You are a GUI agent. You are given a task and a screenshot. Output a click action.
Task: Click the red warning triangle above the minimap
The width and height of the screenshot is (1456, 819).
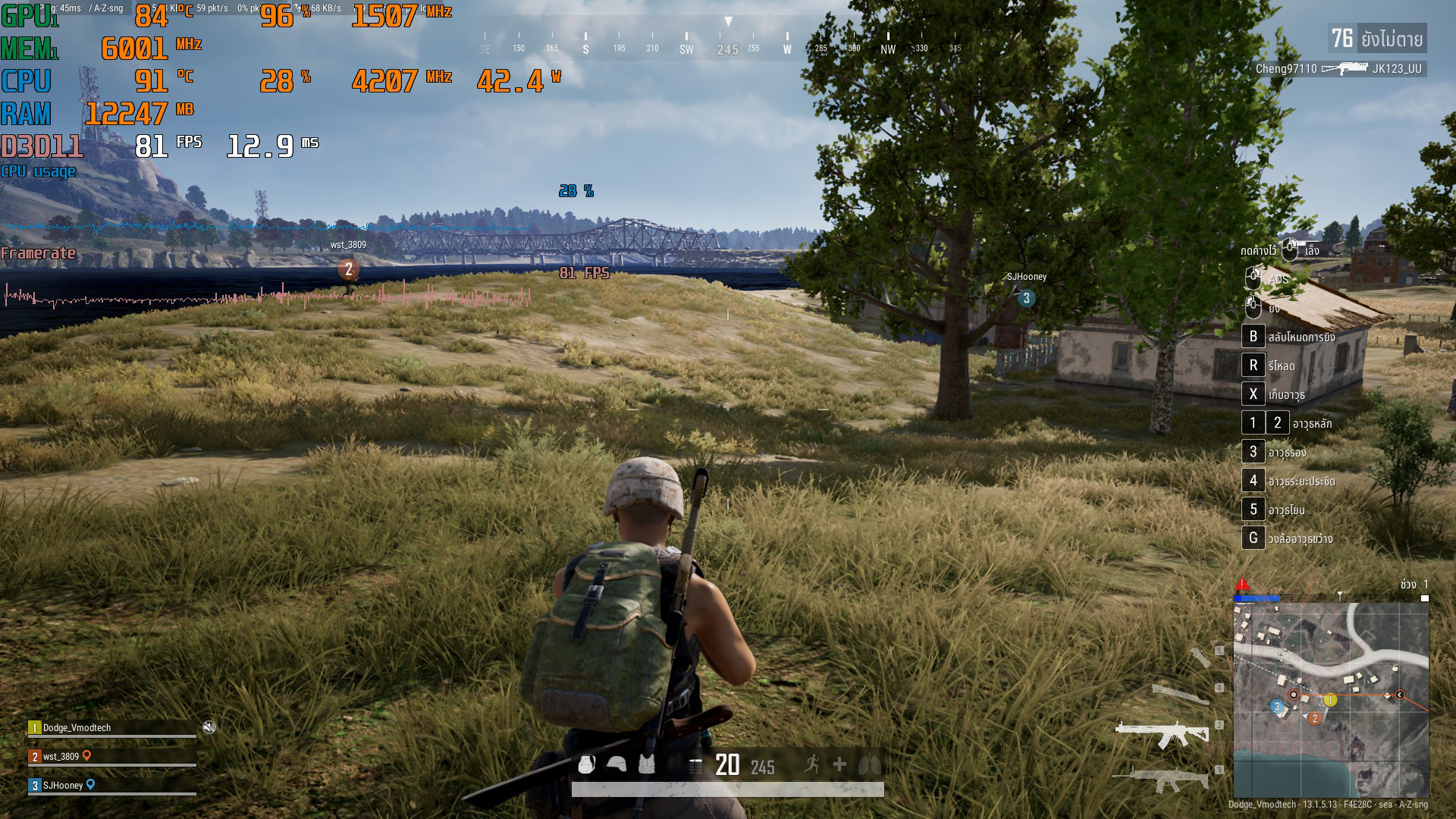[x=1242, y=584]
